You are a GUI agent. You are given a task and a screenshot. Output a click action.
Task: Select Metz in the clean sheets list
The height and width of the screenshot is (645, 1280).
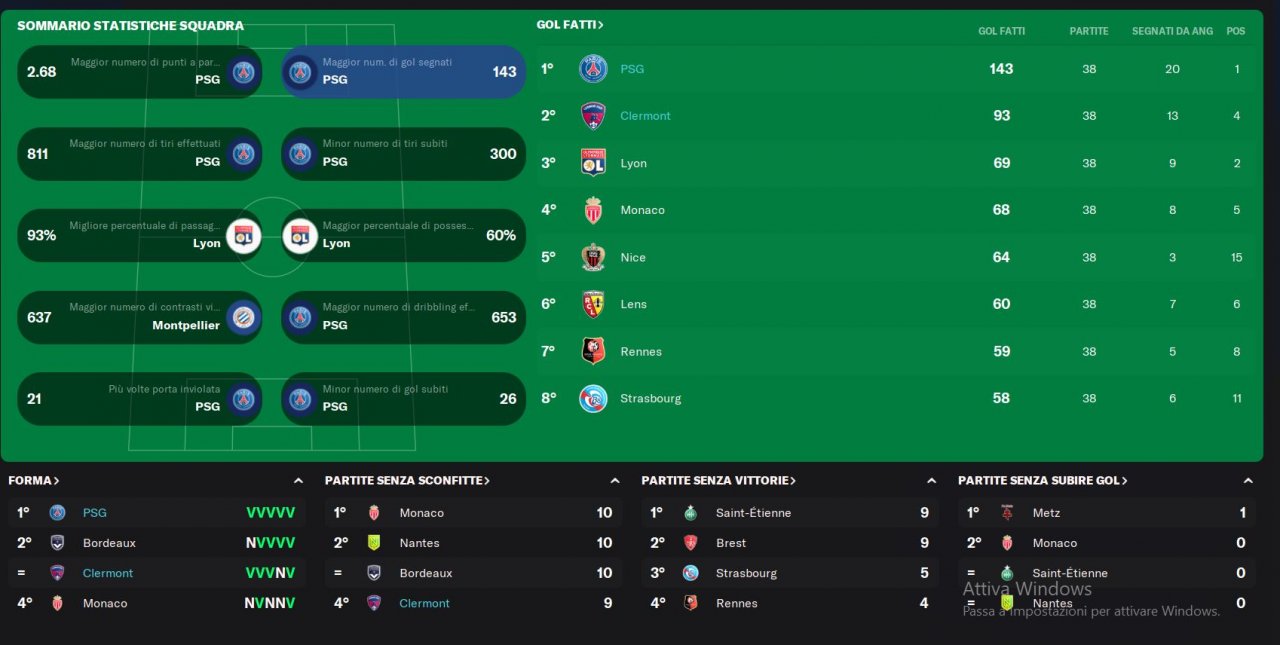pos(1046,513)
